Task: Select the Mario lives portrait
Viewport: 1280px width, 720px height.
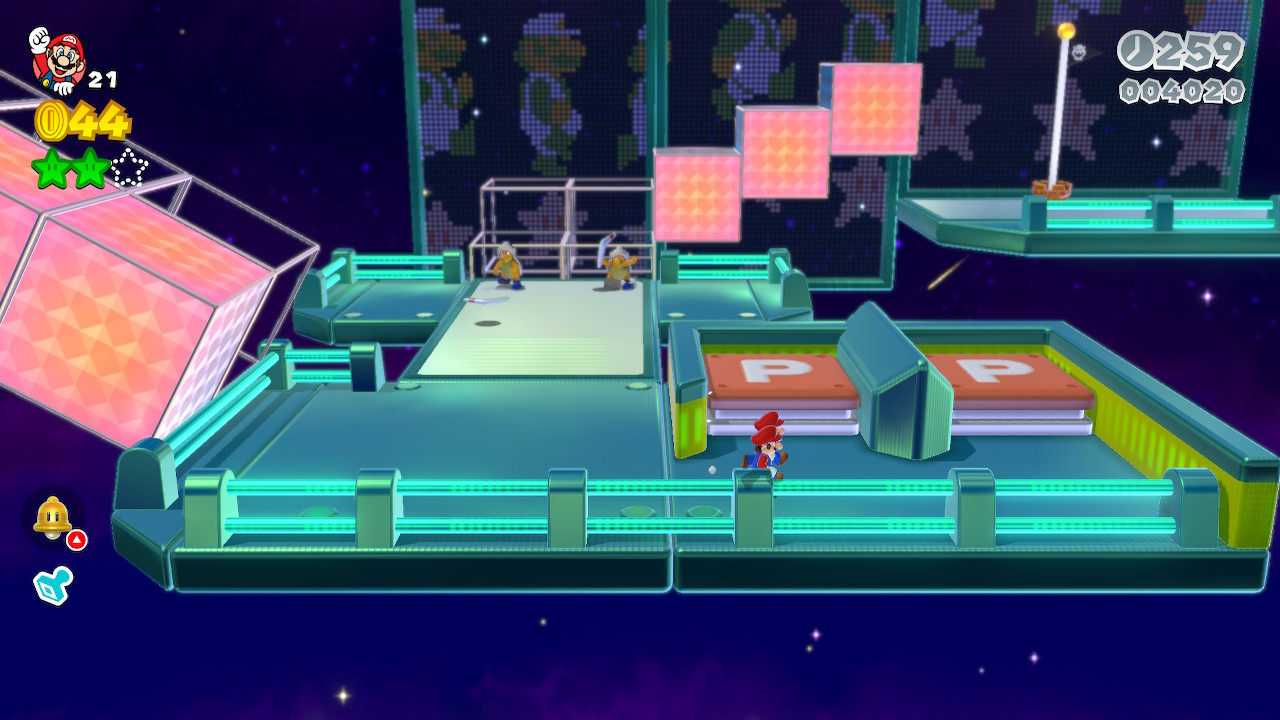Action: pyautogui.click(x=57, y=60)
